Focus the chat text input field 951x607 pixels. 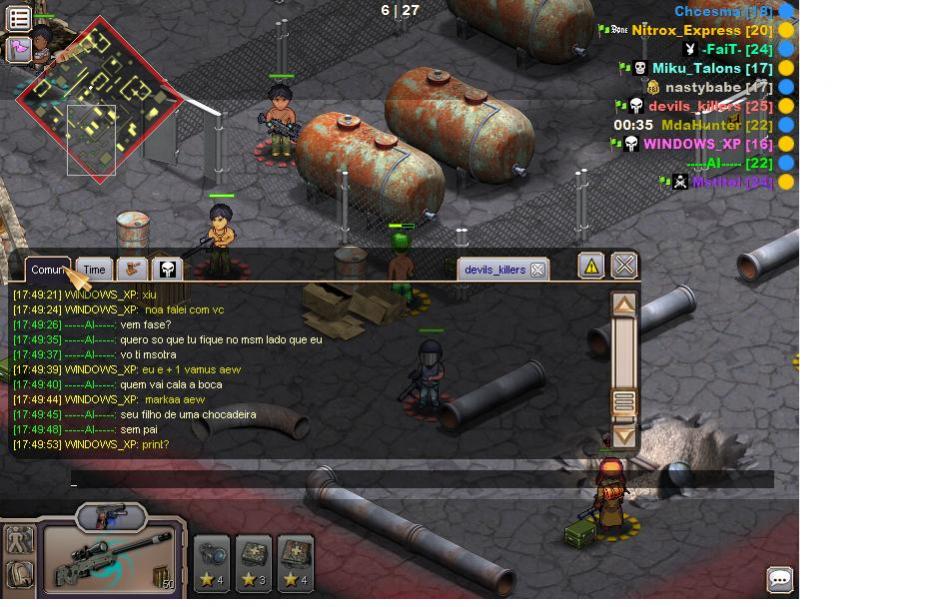[x=420, y=480]
